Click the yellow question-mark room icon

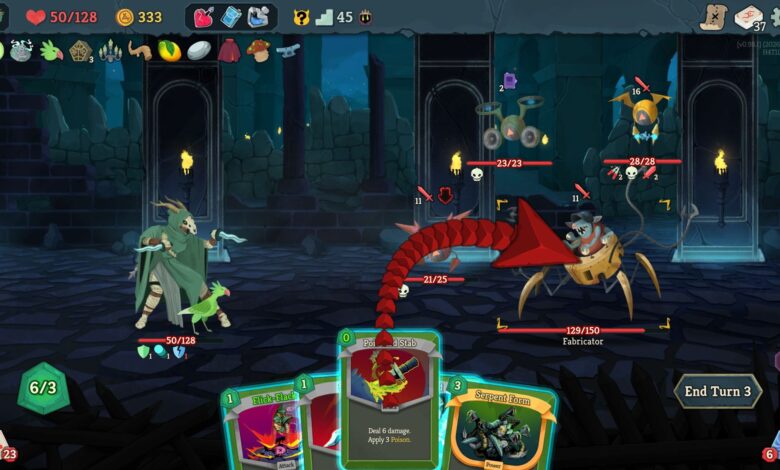coord(301,17)
